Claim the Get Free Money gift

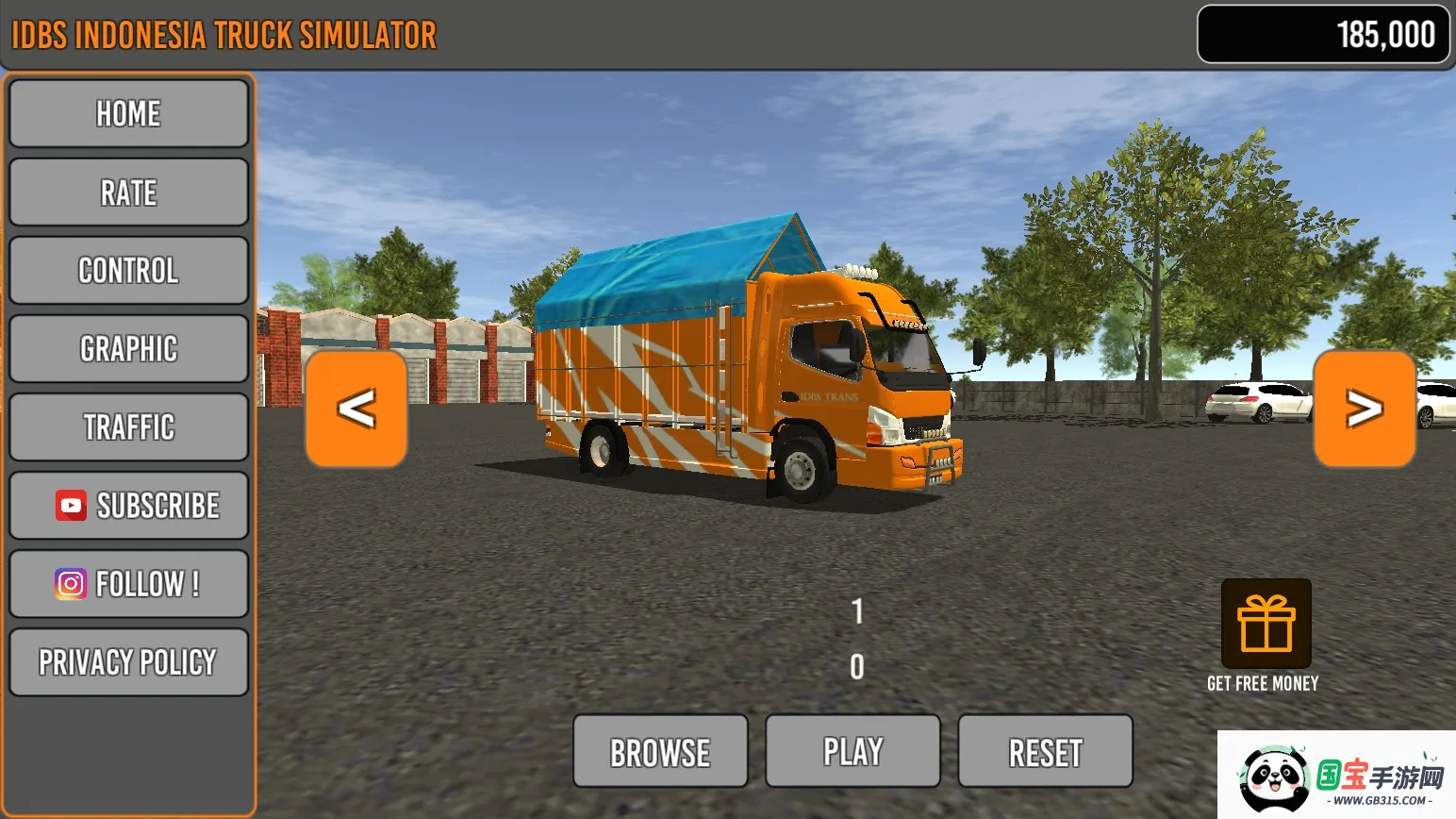[x=1266, y=625]
